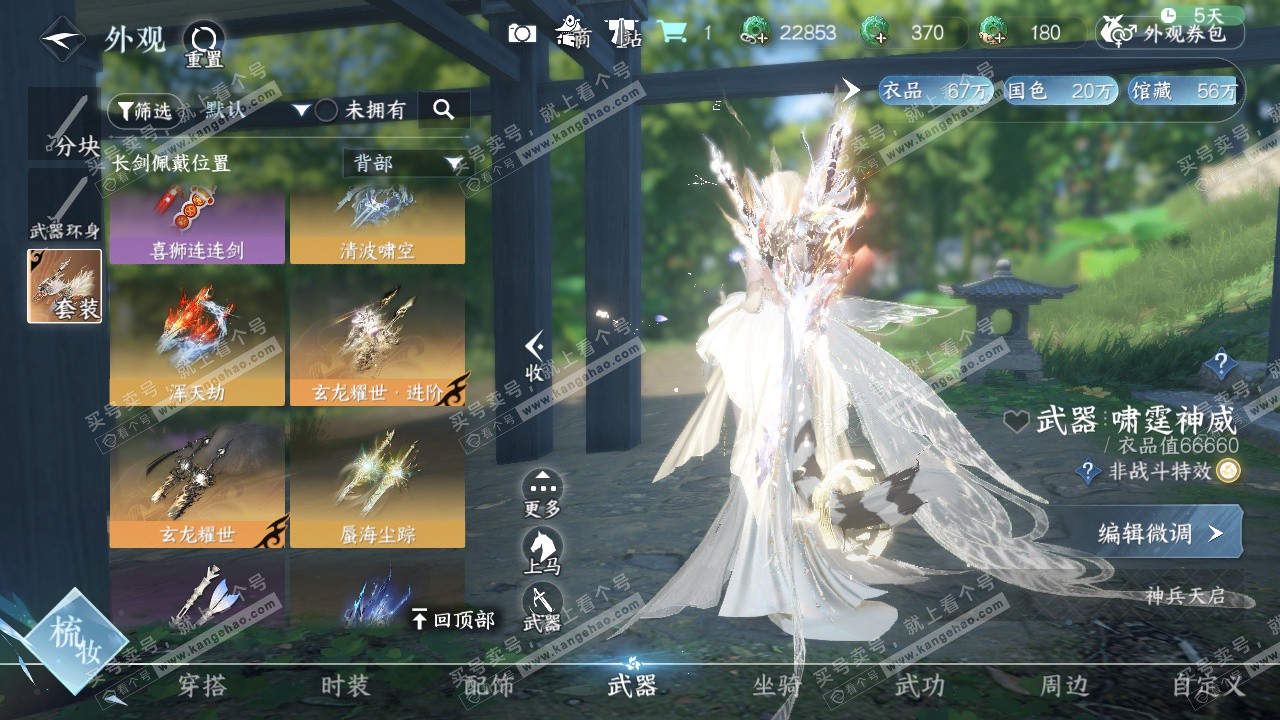Open the 外观券包 coupon pack
Viewport: 1280px width, 720px height.
click(x=1171, y=33)
